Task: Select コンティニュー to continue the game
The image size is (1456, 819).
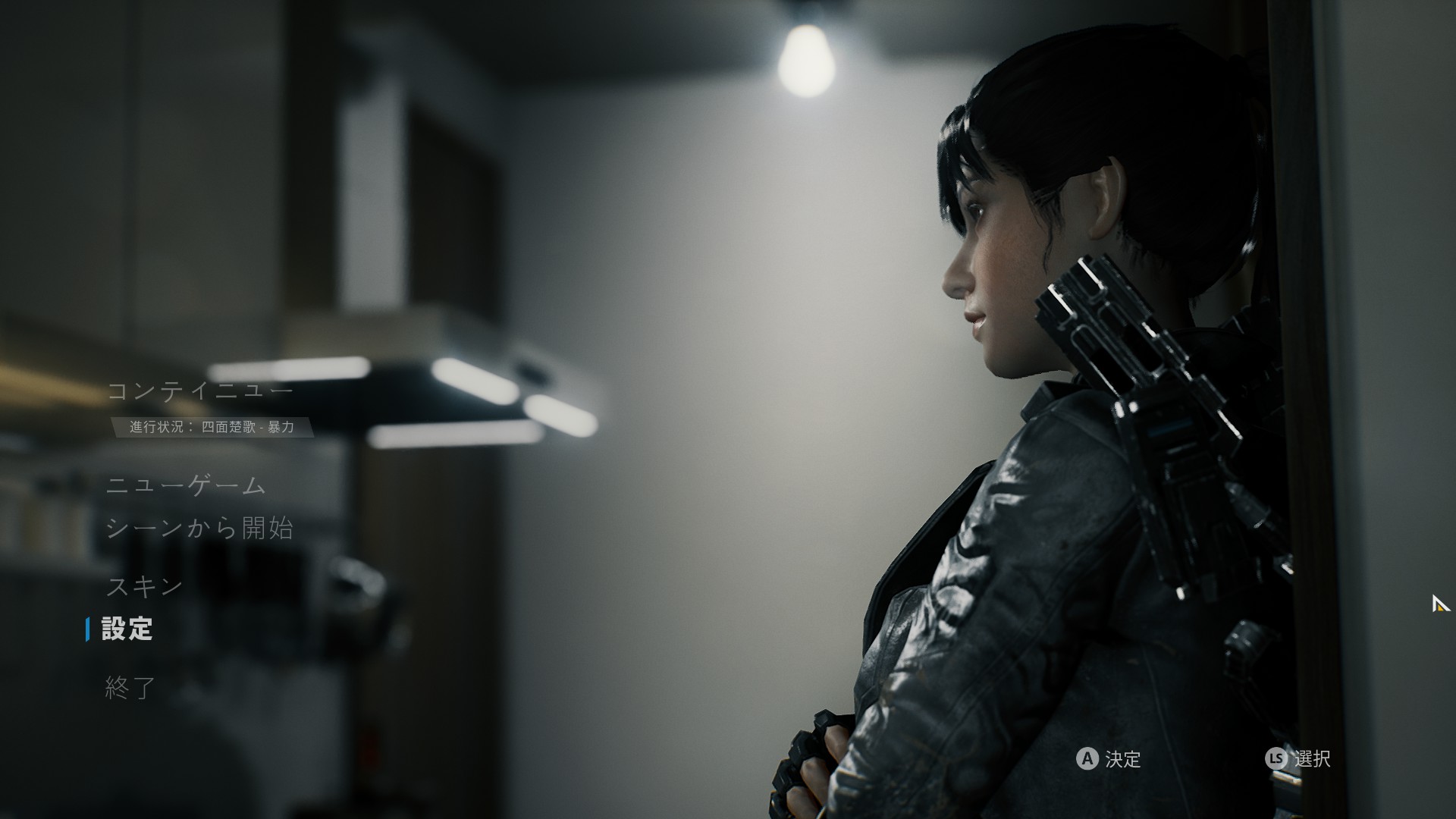Action: [199, 391]
